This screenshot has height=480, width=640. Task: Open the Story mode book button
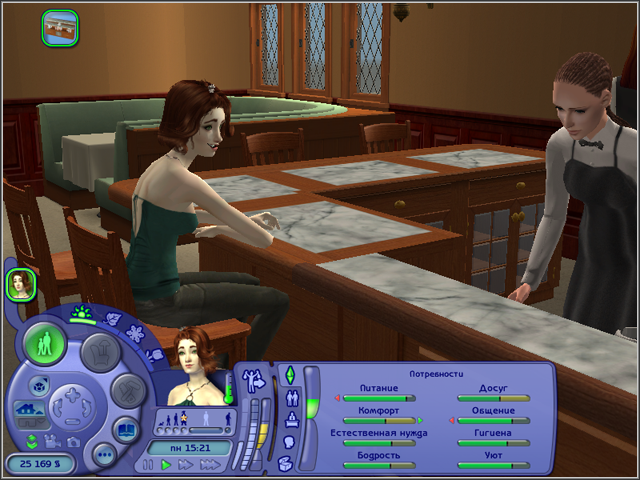(x=126, y=432)
